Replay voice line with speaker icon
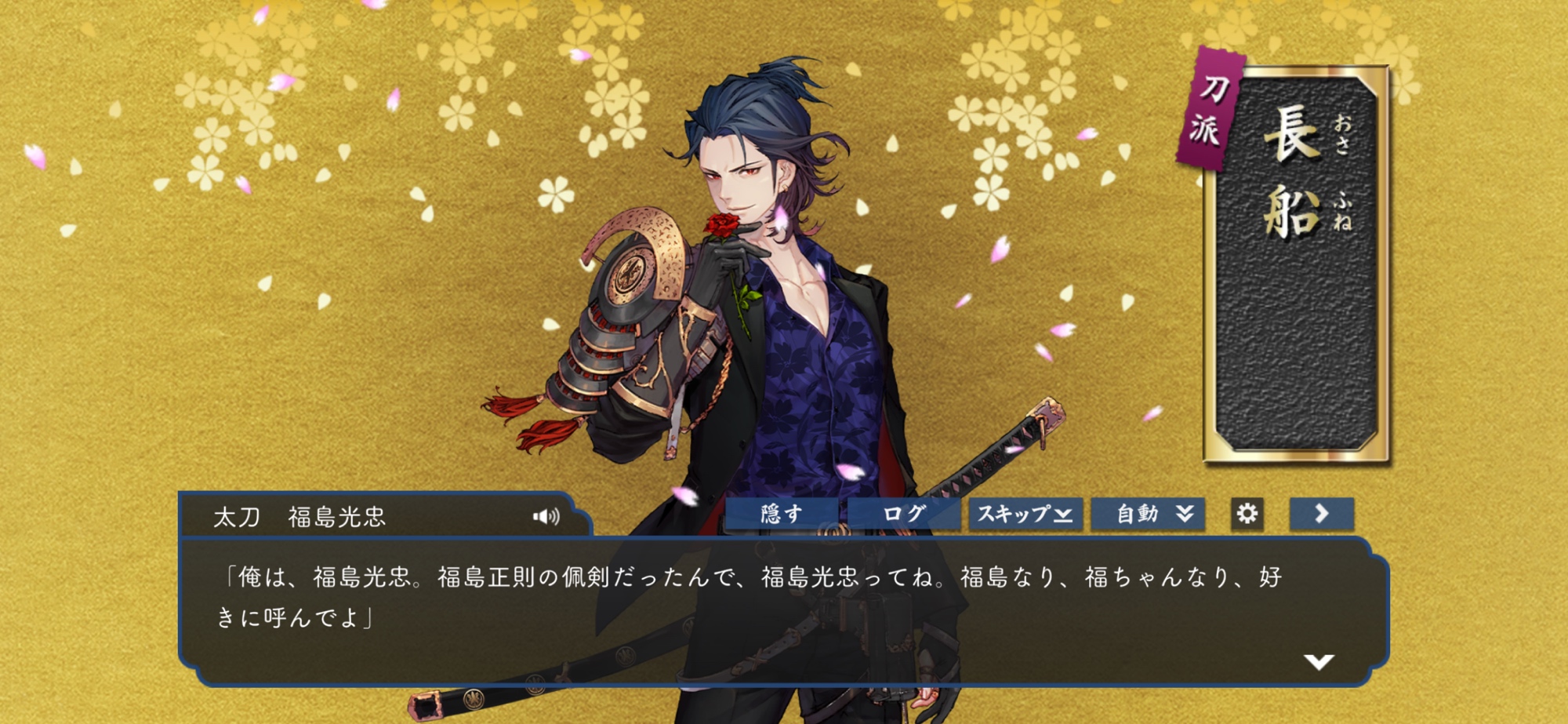Screen dimensions: 1568x724 click(546, 516)
